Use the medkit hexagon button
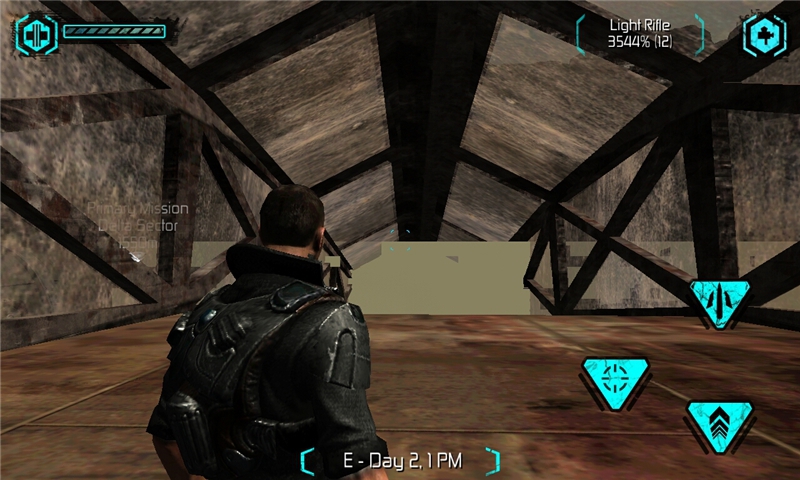 [x=764, y=35]
